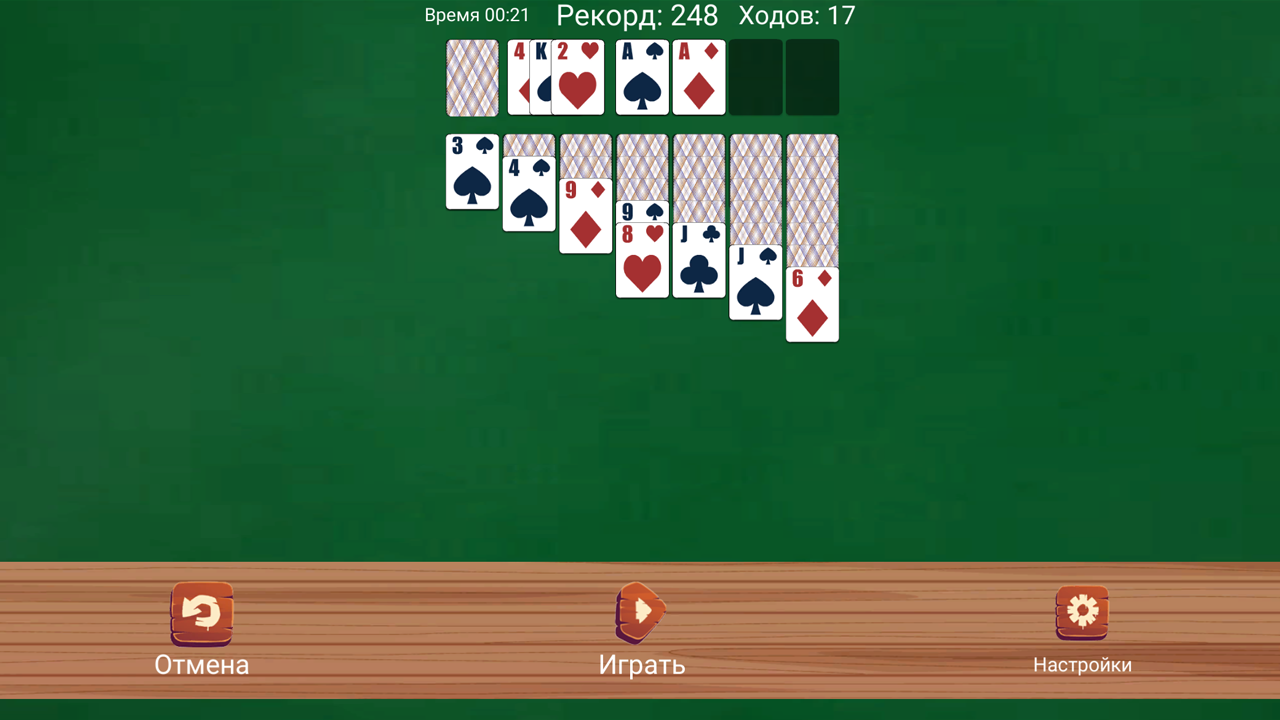
Task: Select the jack of spades card
Action: click(755, 285)
